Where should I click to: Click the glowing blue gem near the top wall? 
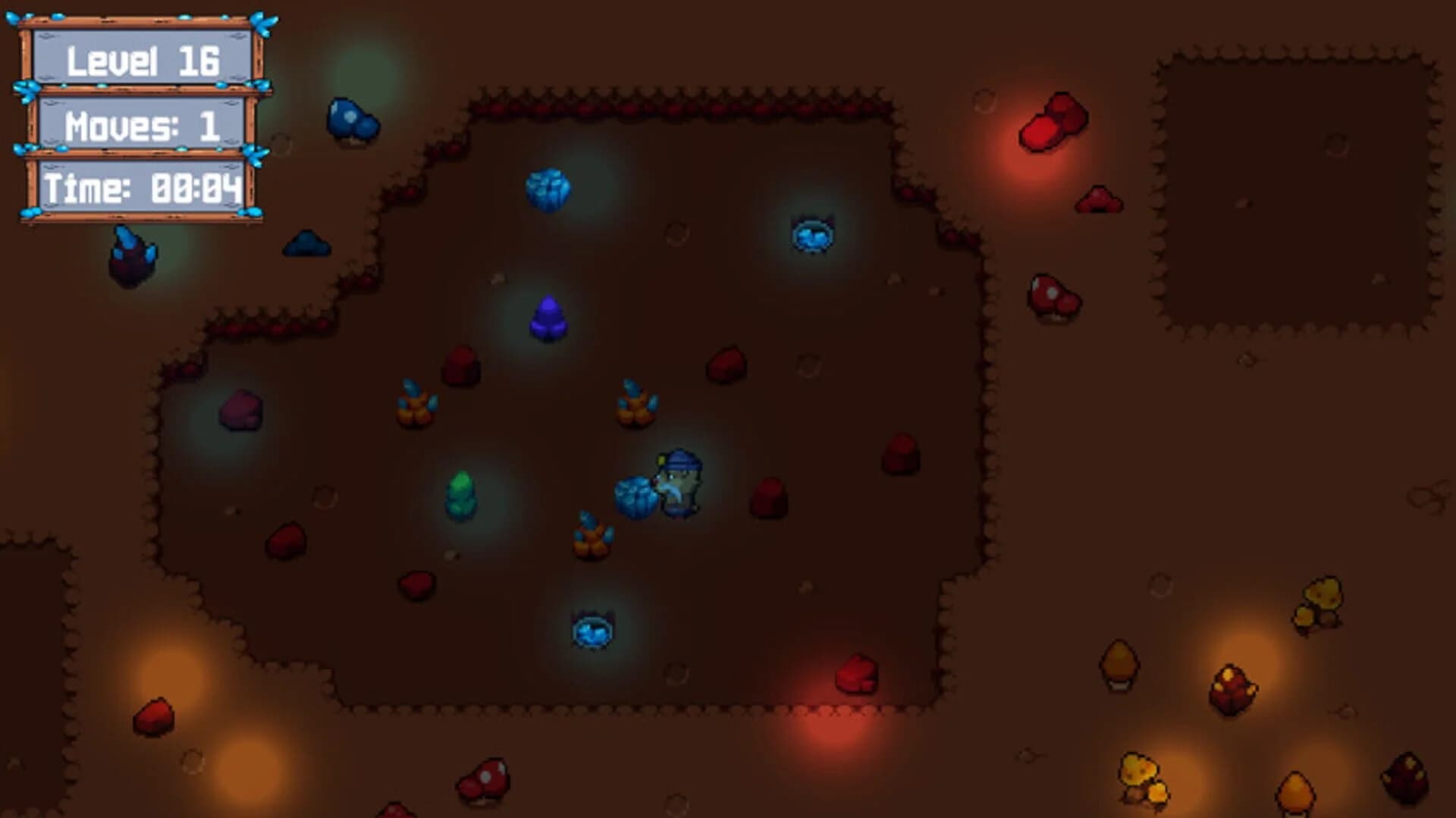(x=548, y=191)
